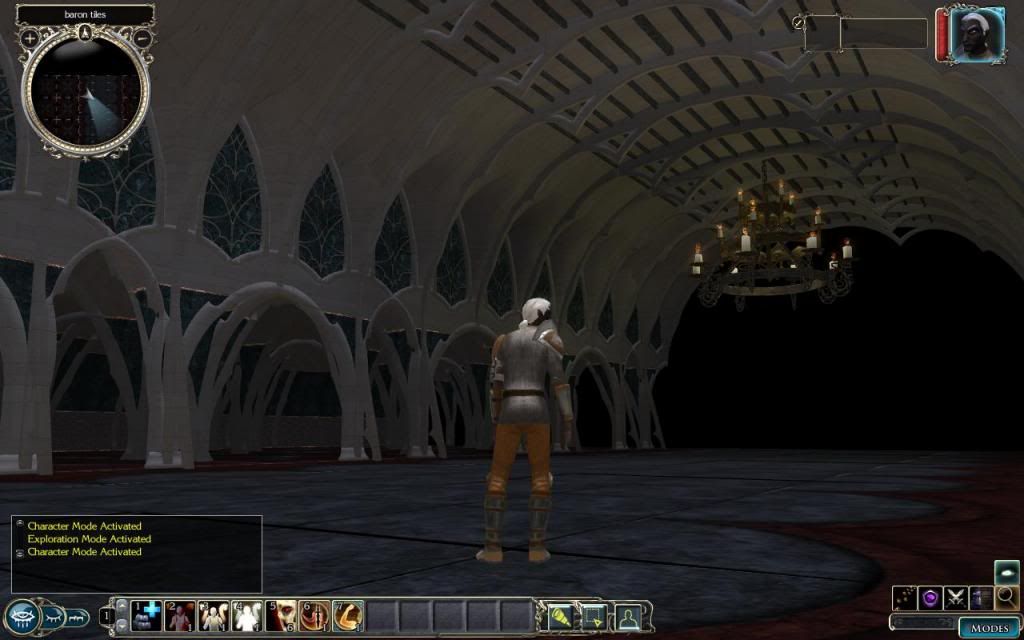Use hotbar slot 5 pale face ability
The height and width of the screenshot is (640, 1024).
coord(281,617)
